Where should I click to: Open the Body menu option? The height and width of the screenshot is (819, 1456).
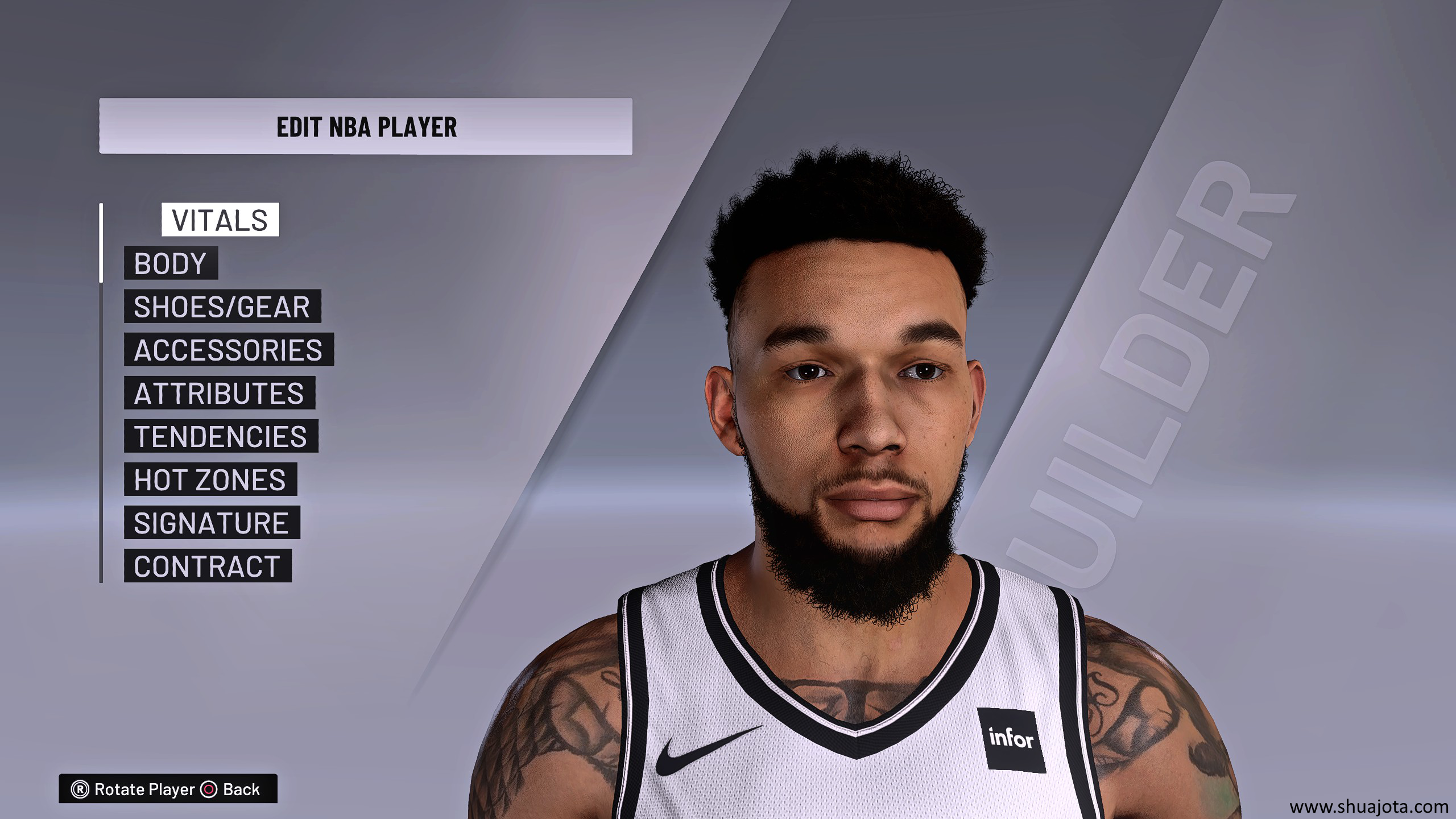171,263
